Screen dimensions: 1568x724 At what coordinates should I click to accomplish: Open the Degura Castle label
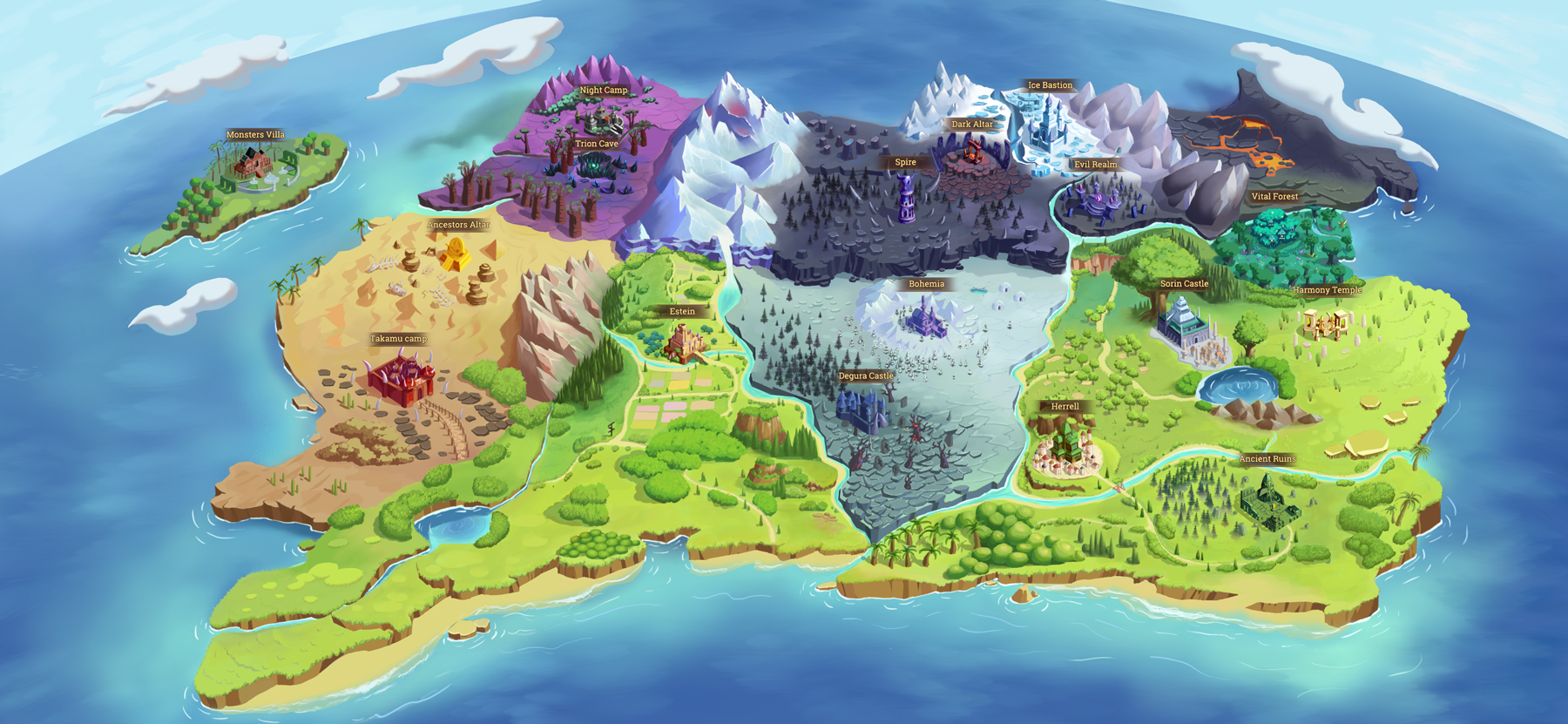click(866, 376)
